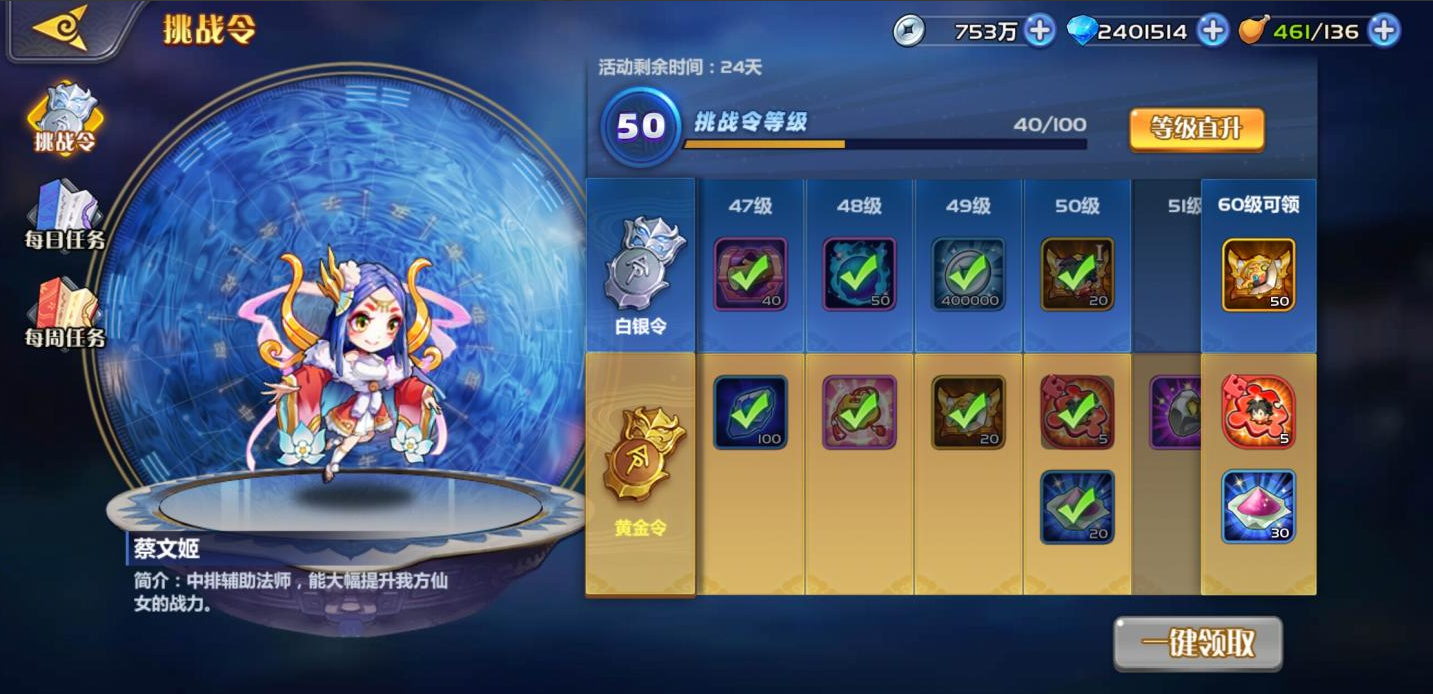
Task: Open the 每日任务 tab
Action: click(x=65, y=216)
